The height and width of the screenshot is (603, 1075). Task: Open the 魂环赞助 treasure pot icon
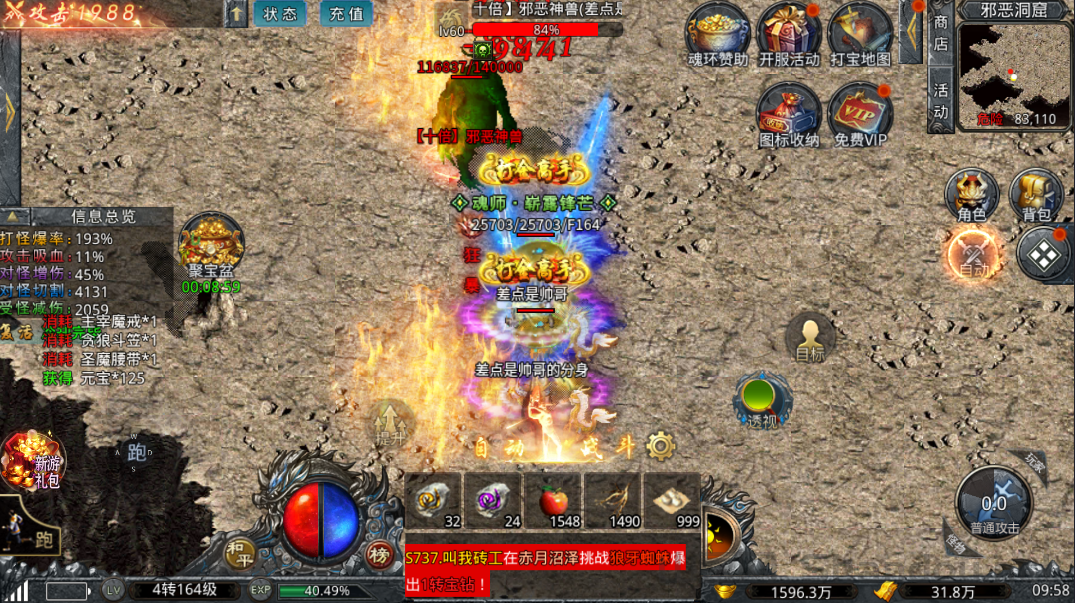(718, 33)
